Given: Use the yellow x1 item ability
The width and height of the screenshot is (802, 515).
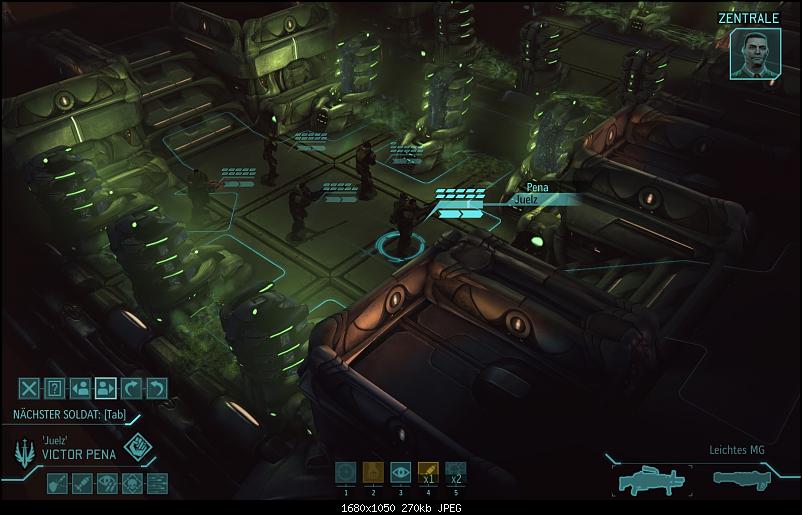Looking at the screenshot, I should 428,472.
